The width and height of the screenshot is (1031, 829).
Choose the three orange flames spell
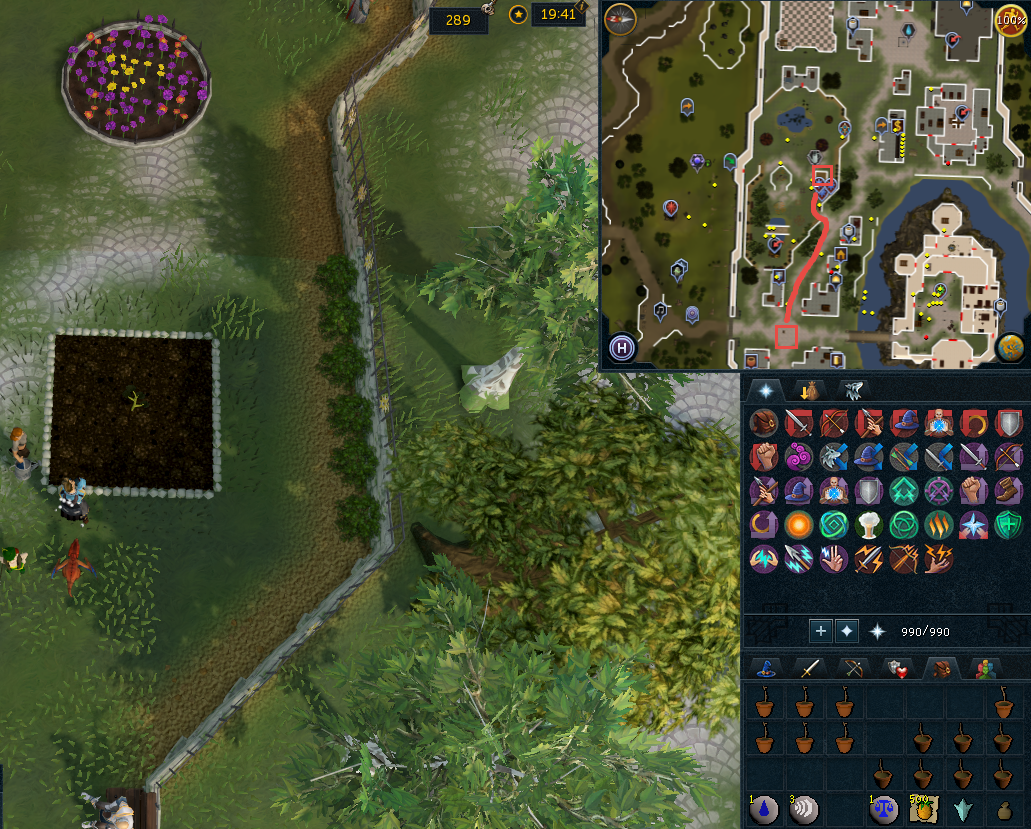pyautogui.click(x=937, y=524)
